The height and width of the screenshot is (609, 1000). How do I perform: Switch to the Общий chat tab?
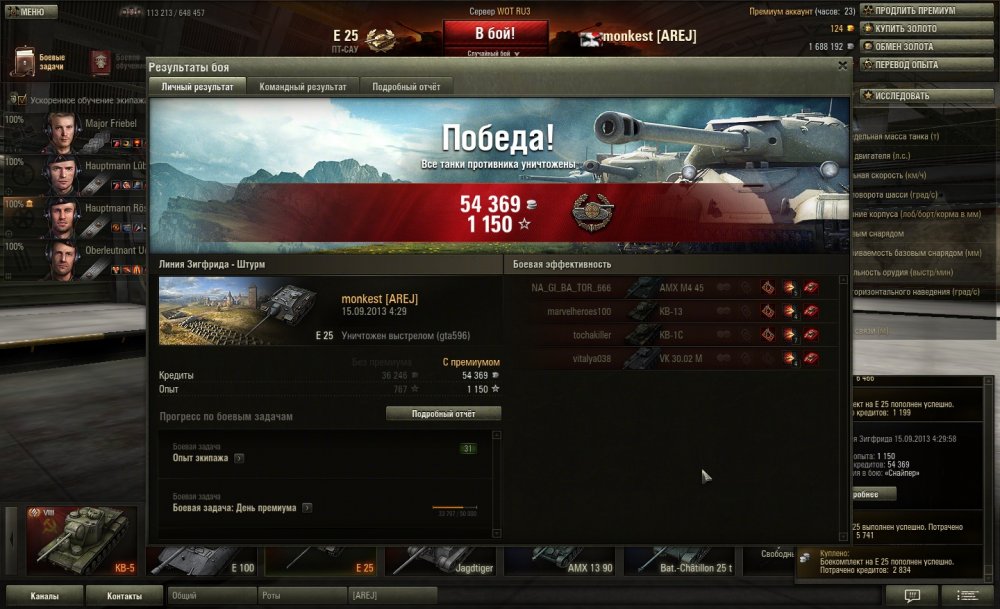coord(210,596)
